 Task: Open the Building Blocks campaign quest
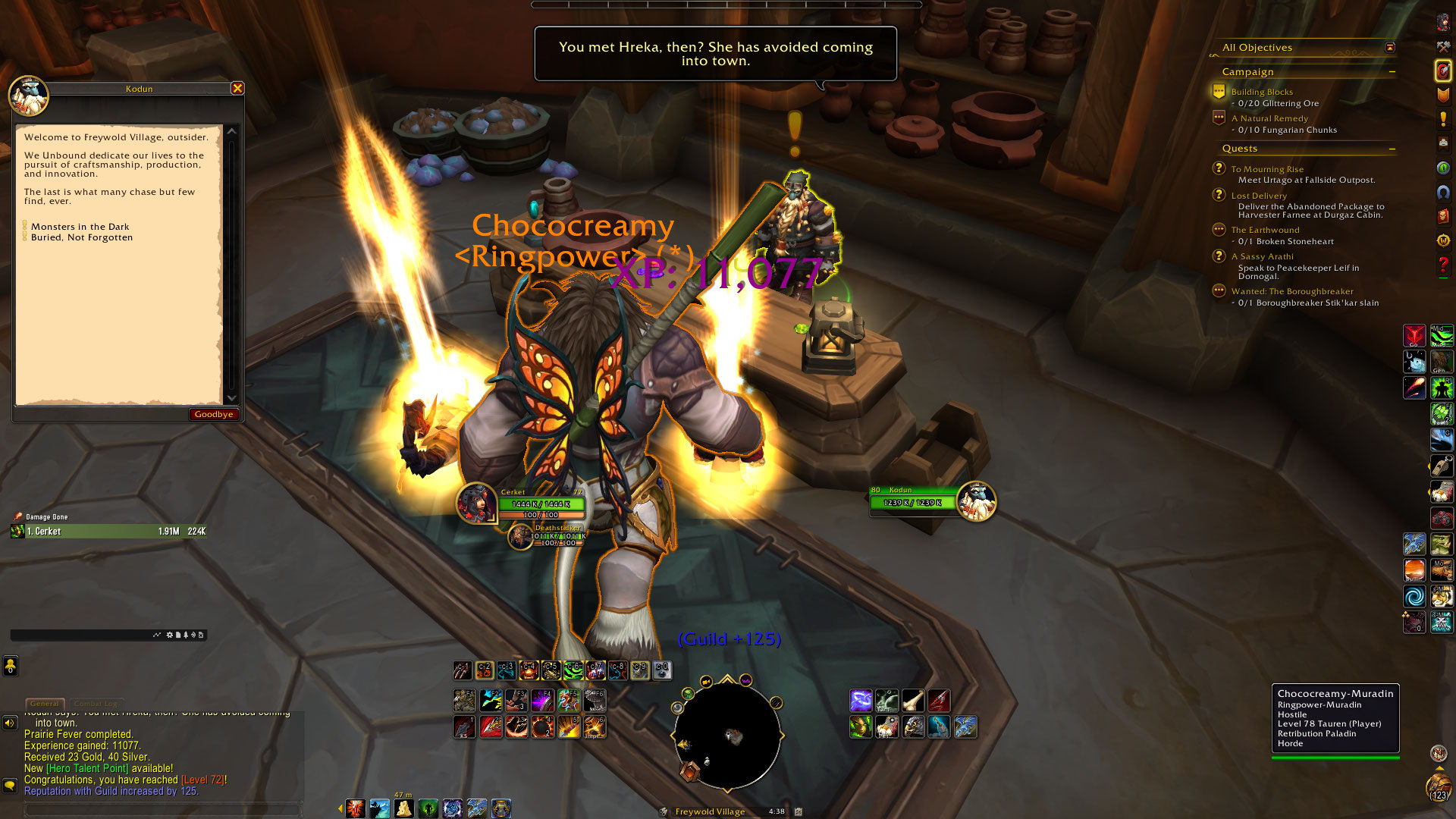tap(1262, 92)
